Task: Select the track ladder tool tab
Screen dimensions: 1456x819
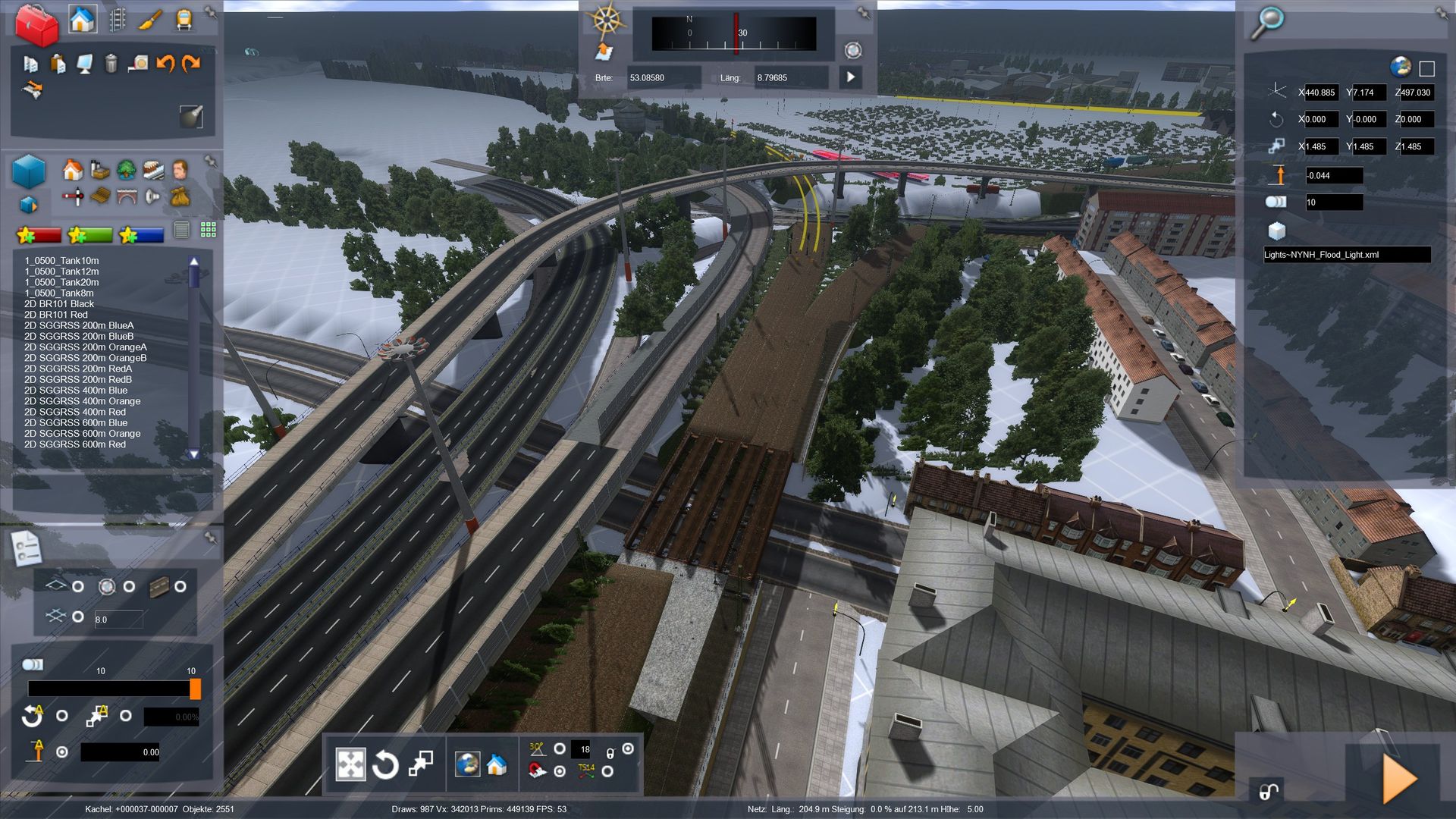Action: pyautogui.click(x=117, y=20)
